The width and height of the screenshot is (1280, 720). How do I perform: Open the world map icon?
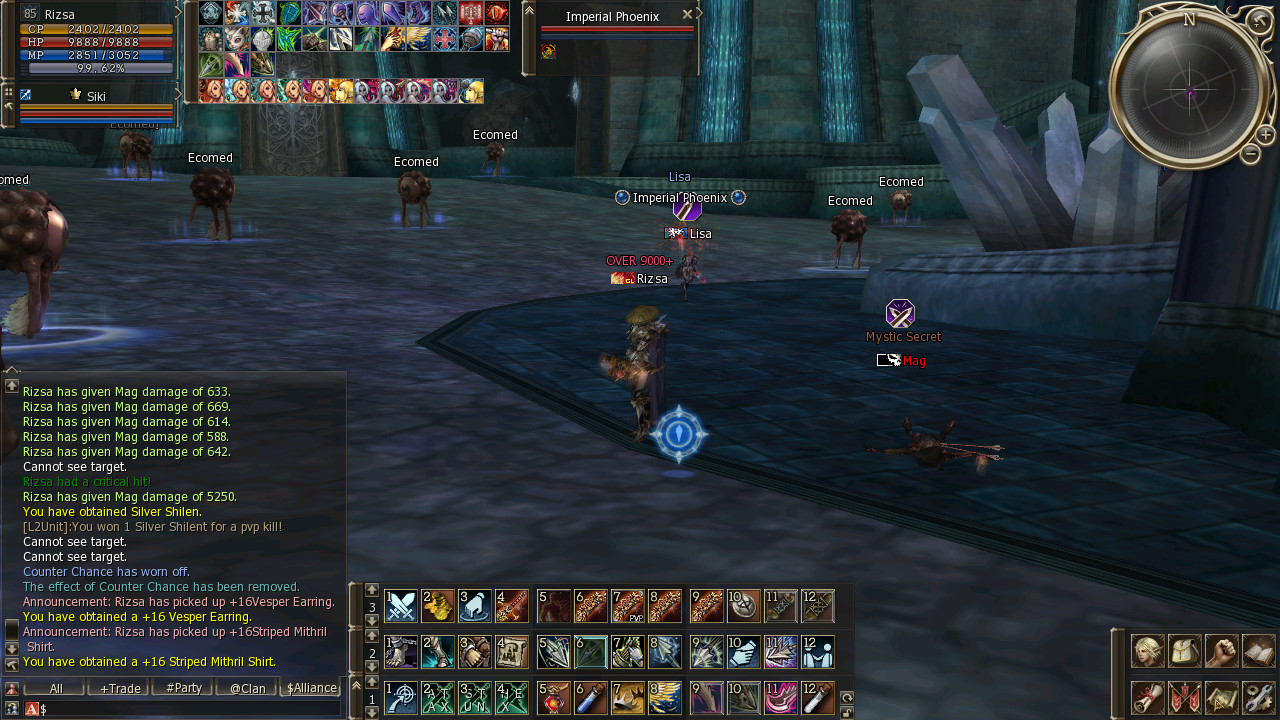tap(1221, 697)
